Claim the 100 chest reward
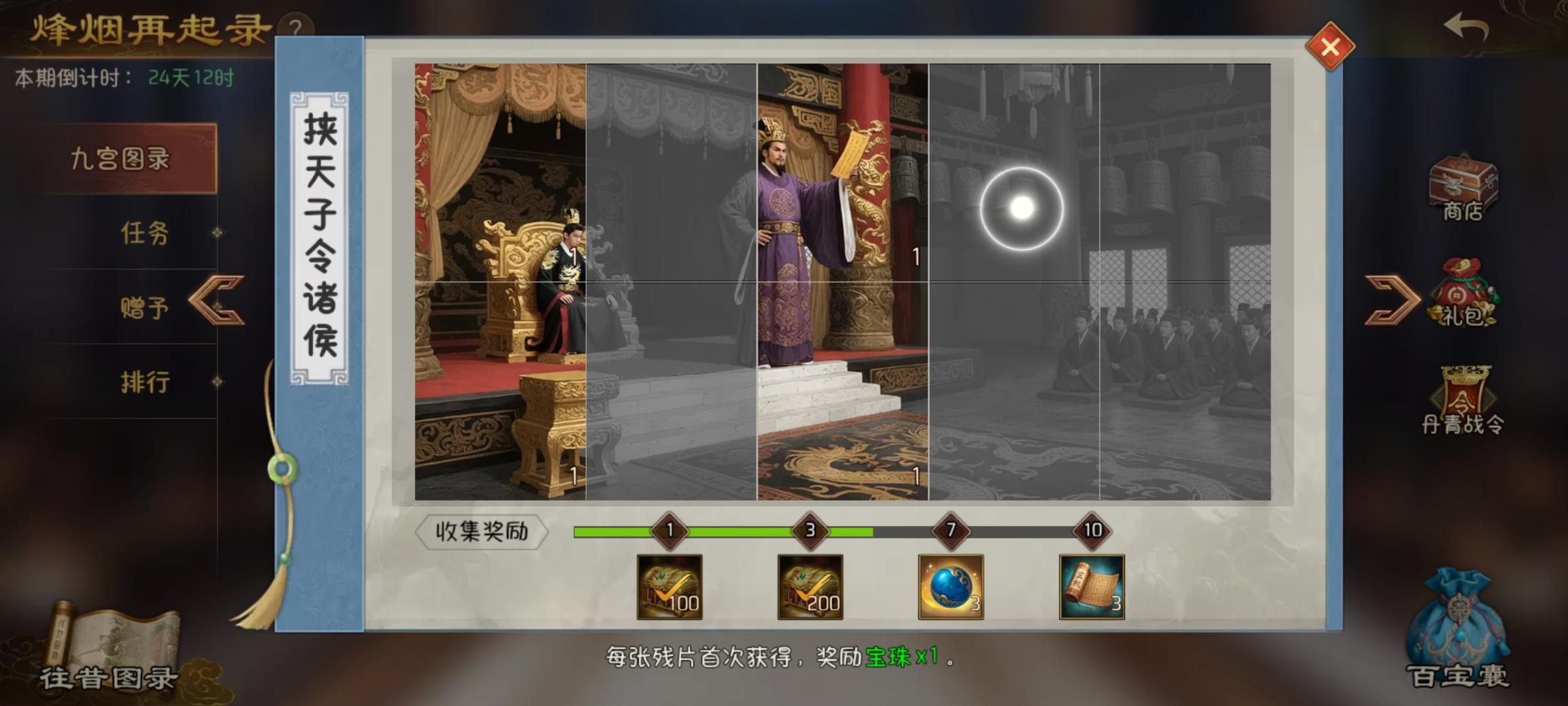The width and height of the screenshot is (1568, 706). (668, 588)
